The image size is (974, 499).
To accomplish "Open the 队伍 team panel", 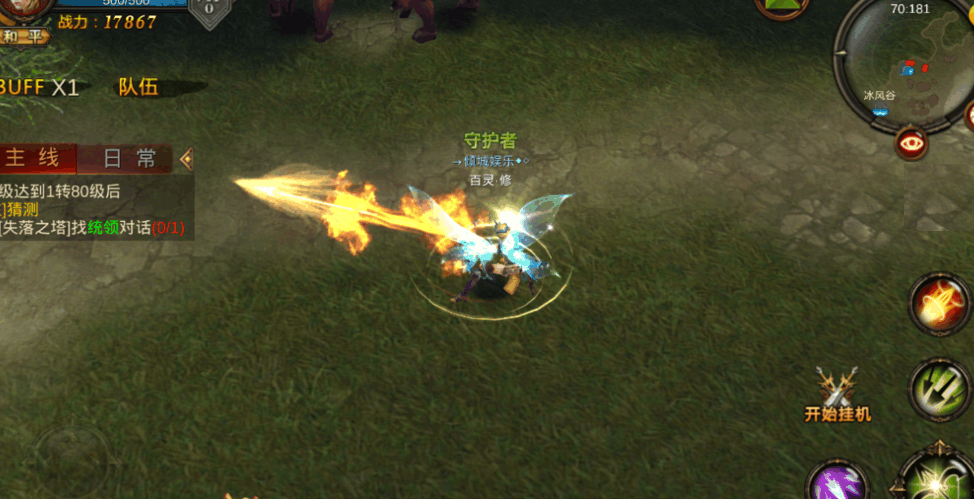I will (x=138, y=87).
